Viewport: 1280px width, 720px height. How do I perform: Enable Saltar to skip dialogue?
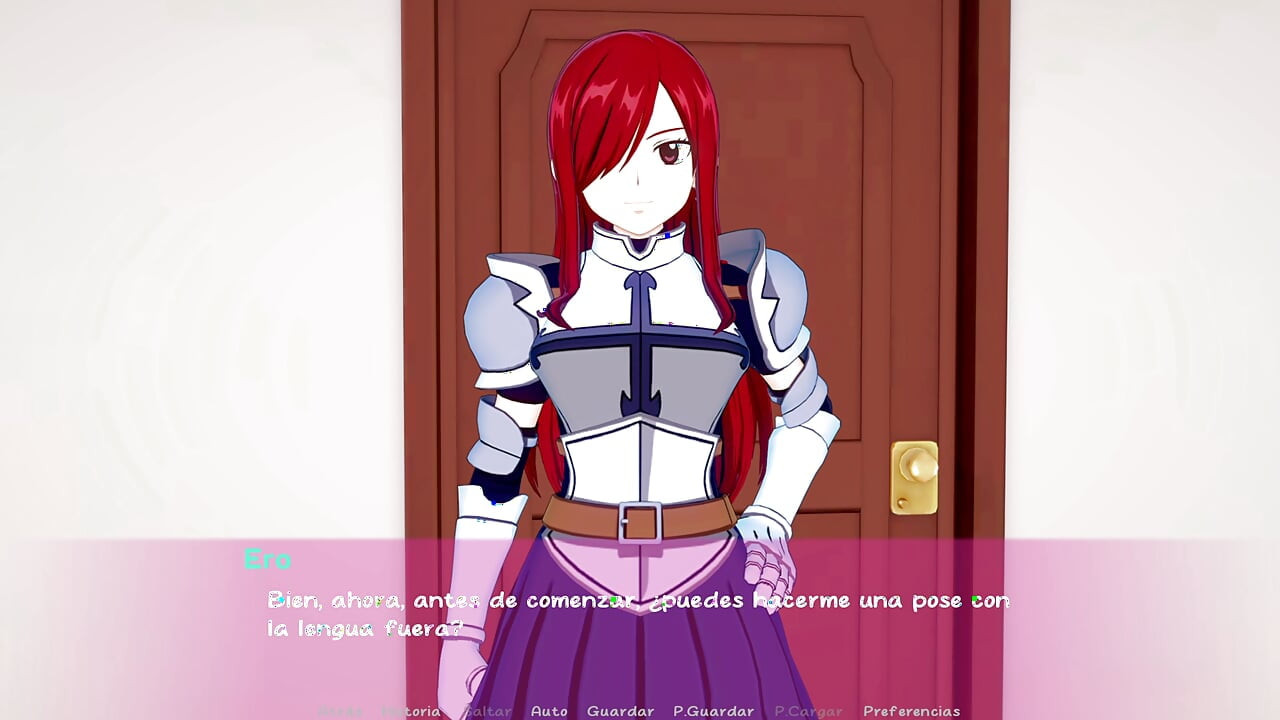(487, 712)
